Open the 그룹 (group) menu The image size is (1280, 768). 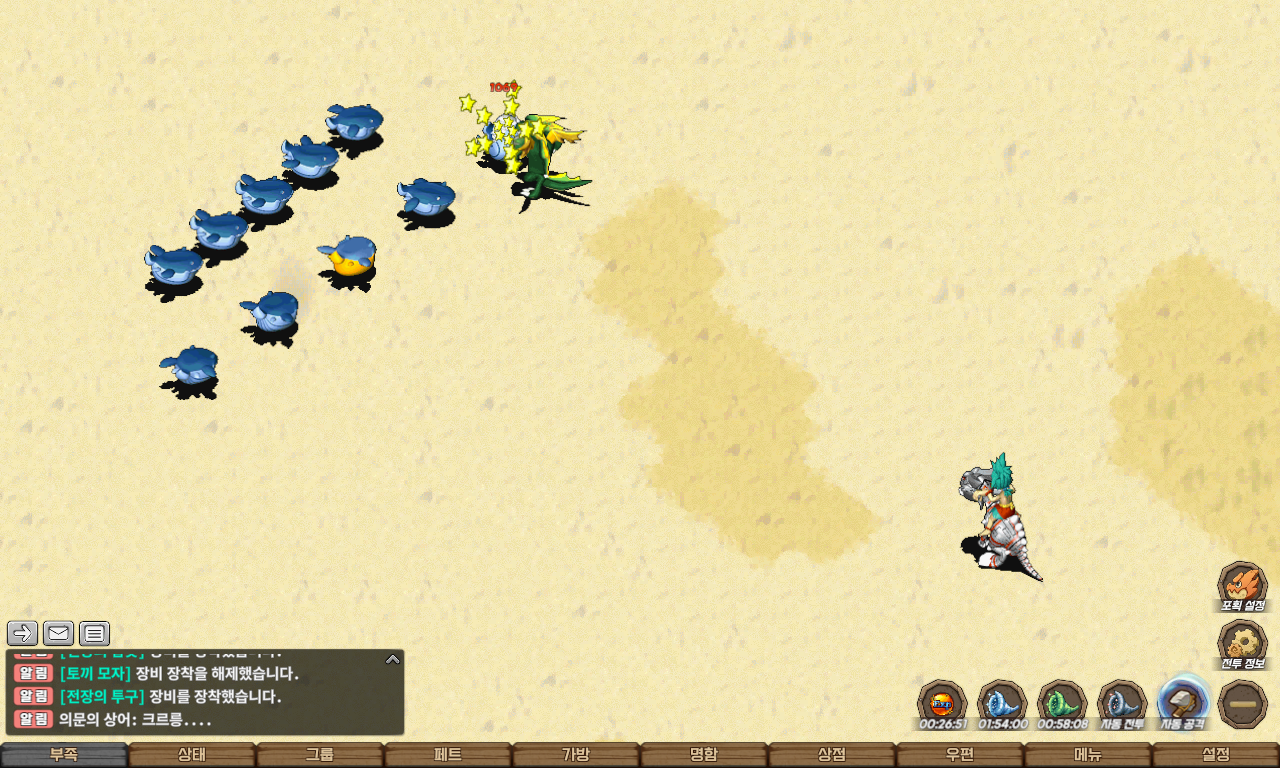point(320,755)
